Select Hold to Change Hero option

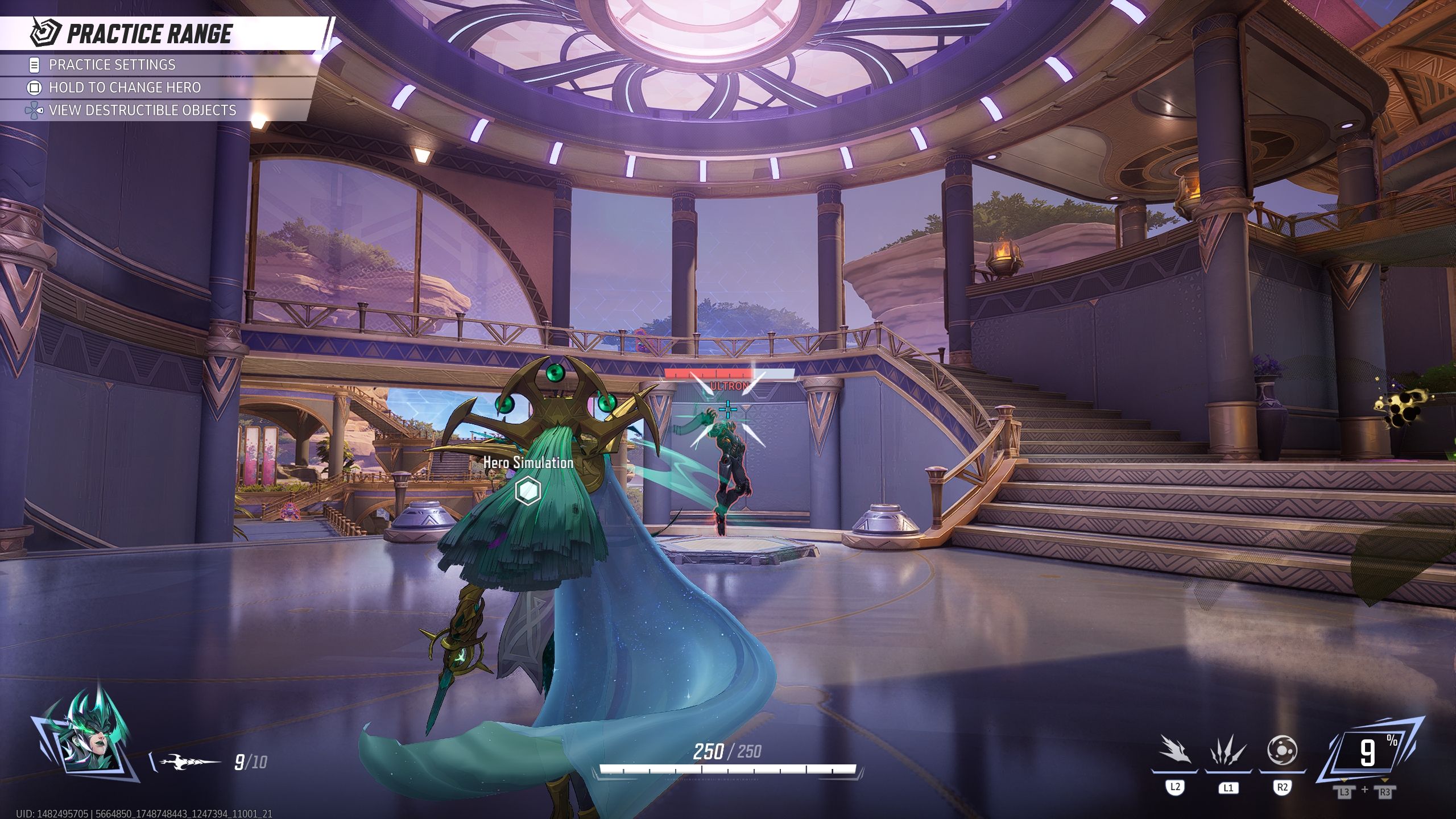125,88
